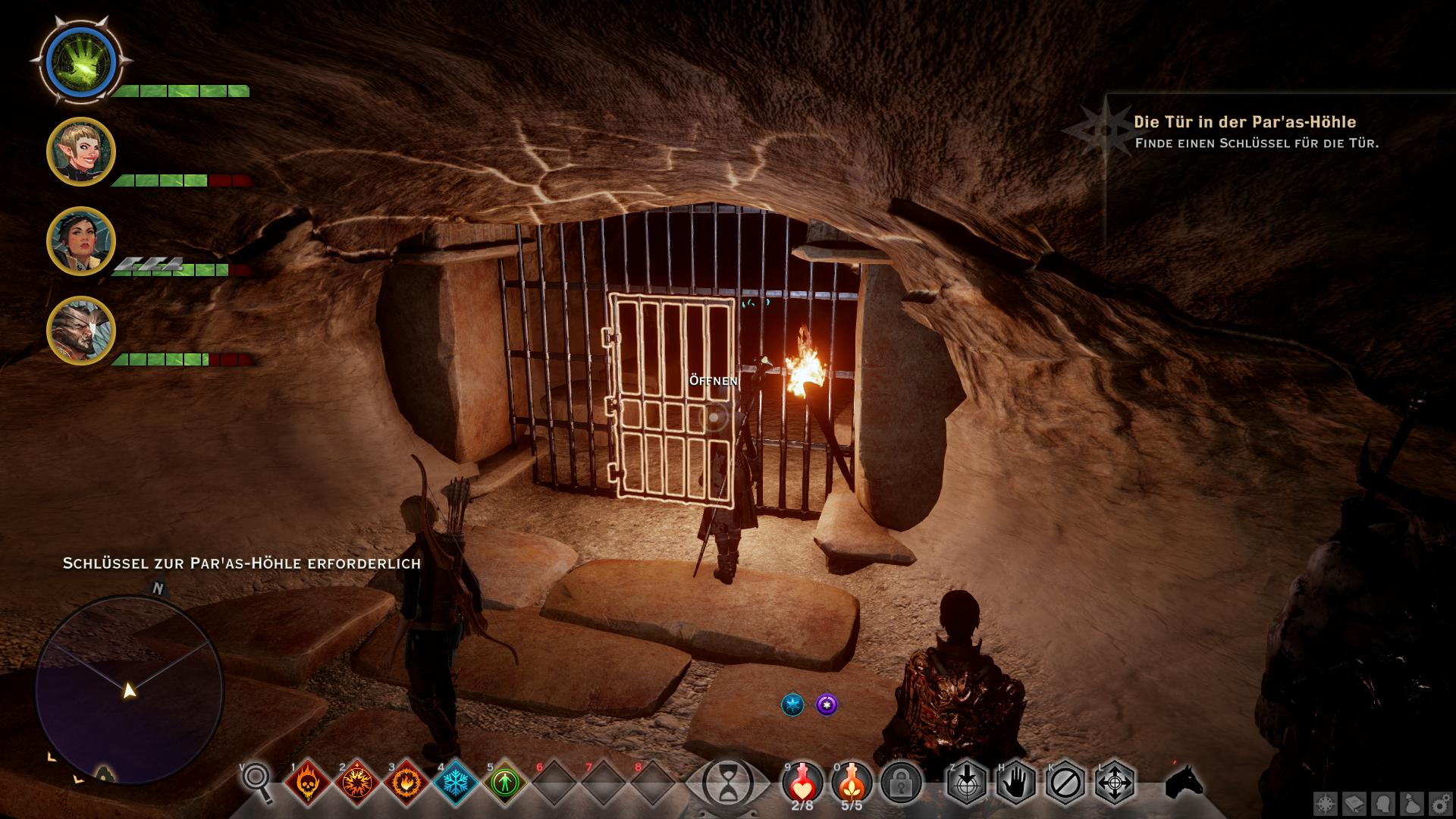The width and height of the screenshot is (1456, 819).
Task: Click the locked padlock potion slot
Action: click(x=901, y=782)
